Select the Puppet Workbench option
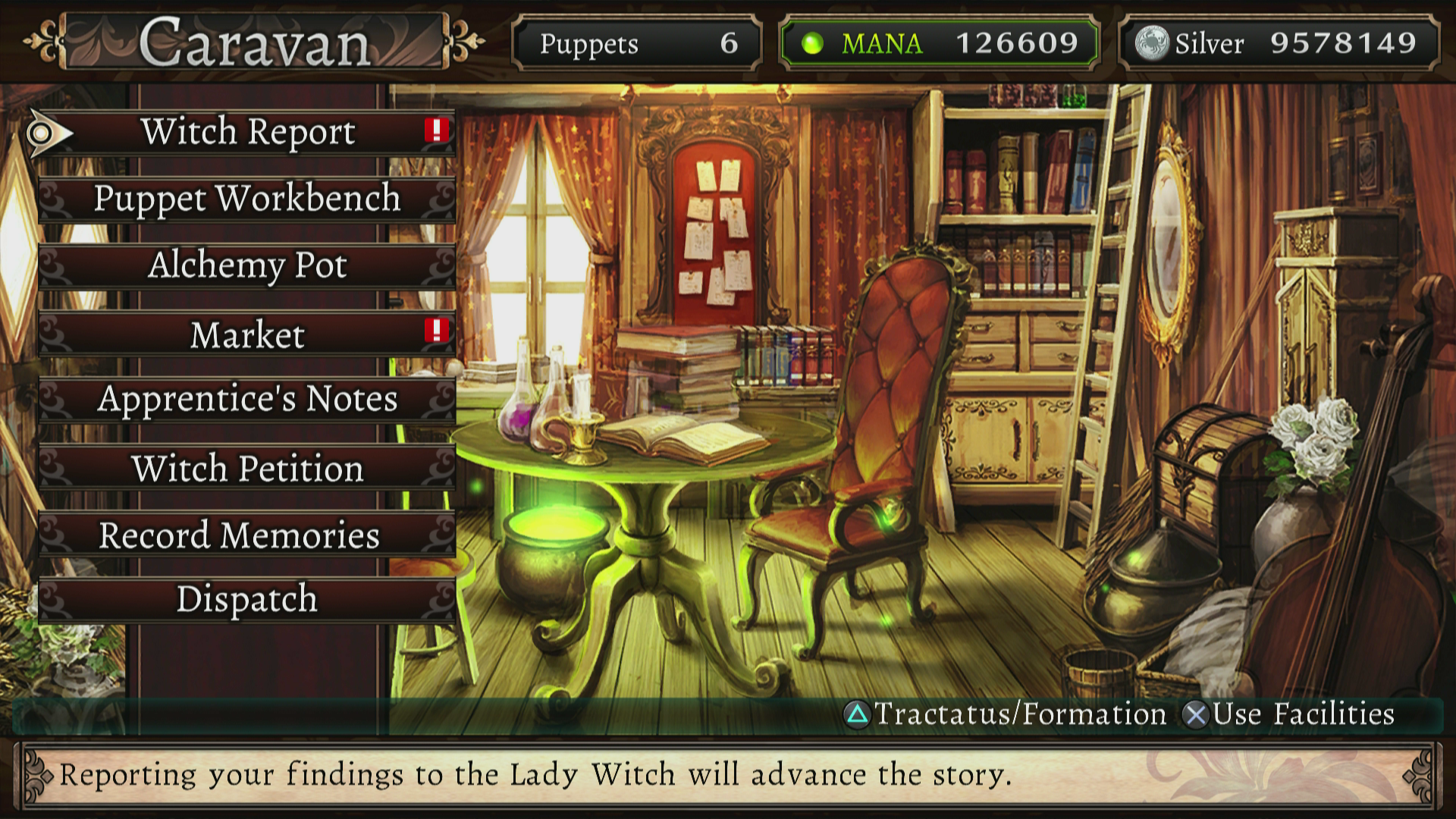This screenshot has height=819, width=1456. [x=246, y=199]
